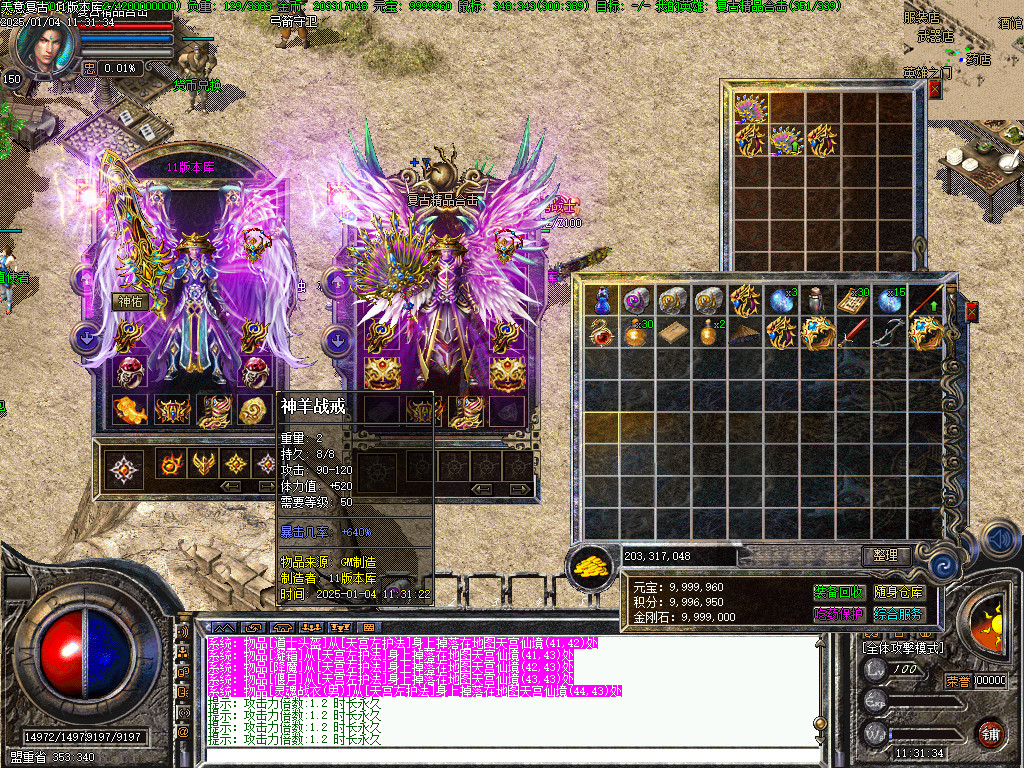The width and height of the screenshot is (1024, 768).
Task: Click the 铺 shop button
Action: tap(990, 733)
